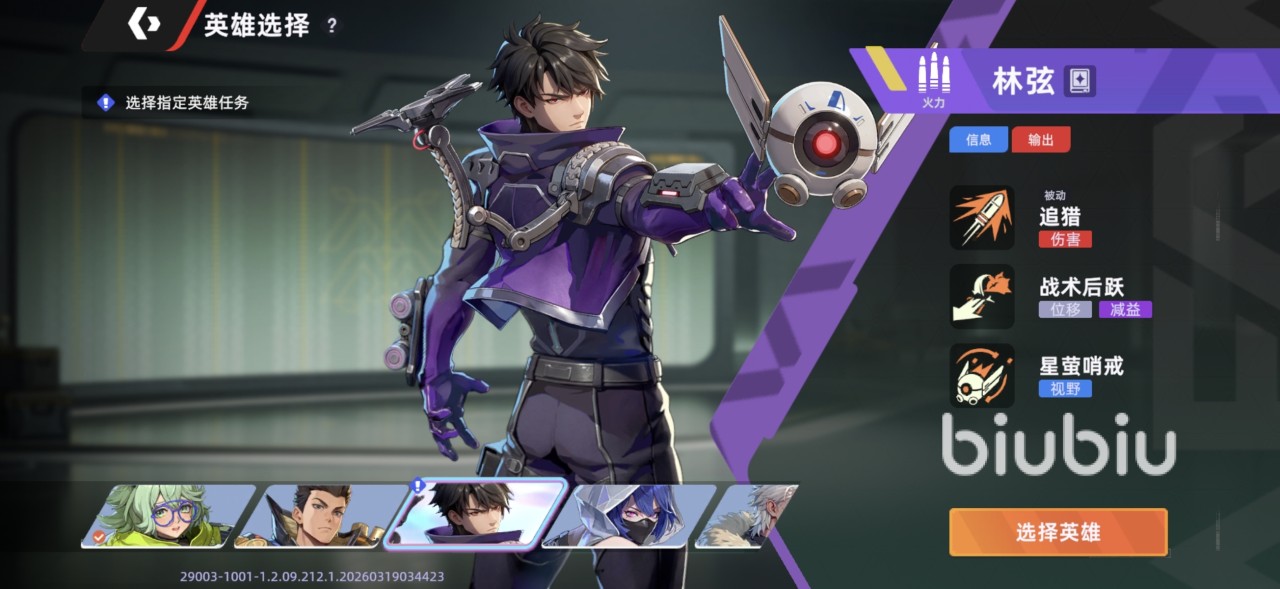Viewport: 1280px width, 589px height.
Task: Tap the 火力 role bullet icon
Action: point(933,78)
